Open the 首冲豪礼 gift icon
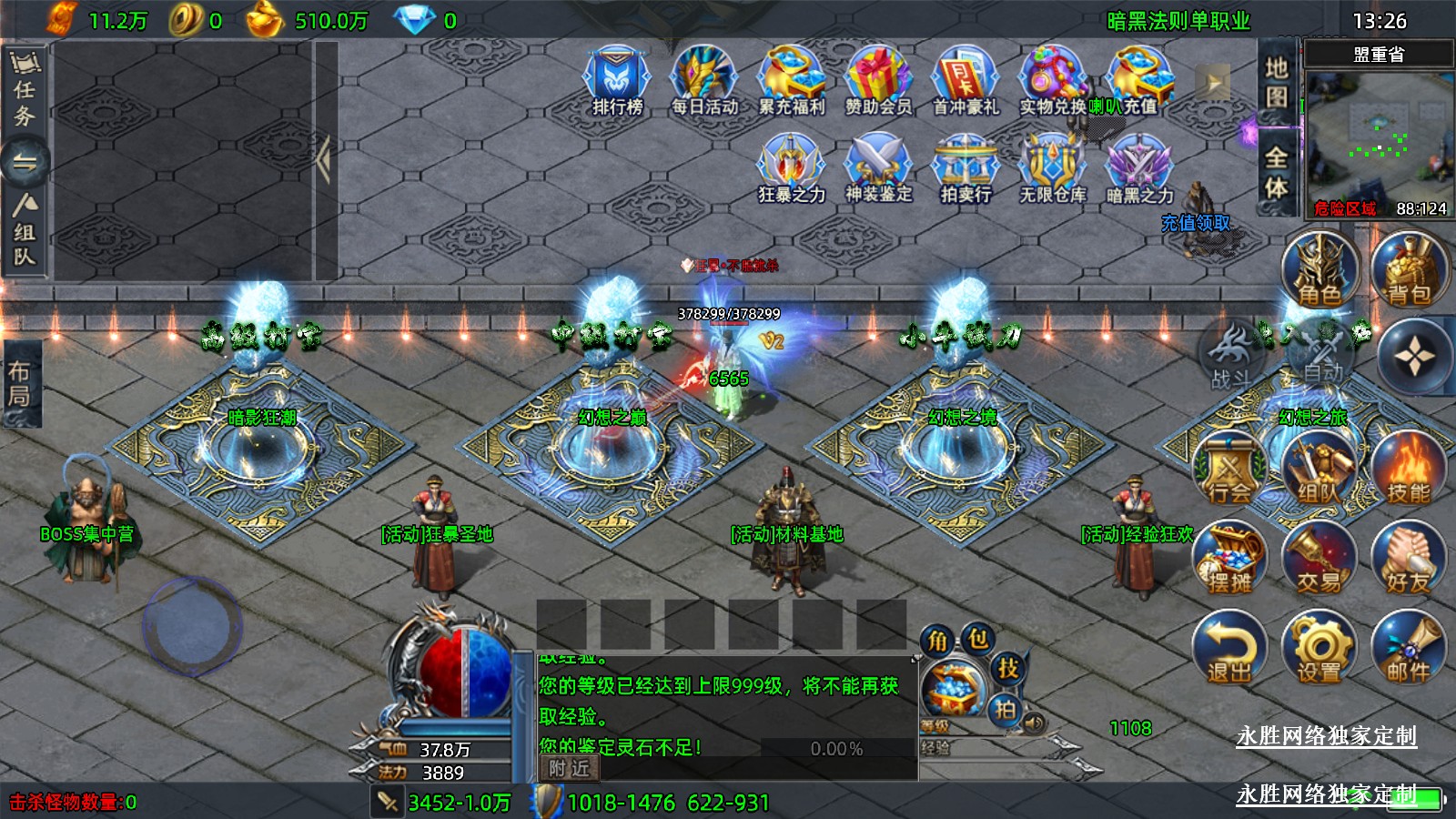1456x819 pixels. point(966,80)
